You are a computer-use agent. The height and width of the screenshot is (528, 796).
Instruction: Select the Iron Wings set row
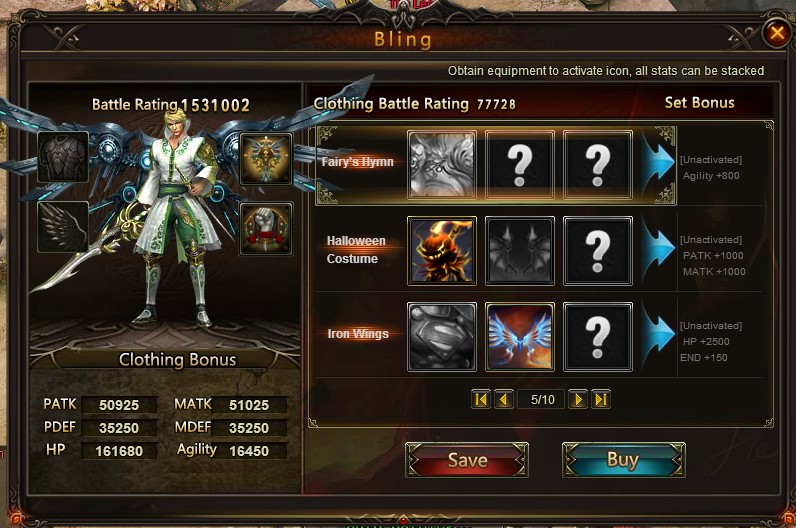pos(357,334)
